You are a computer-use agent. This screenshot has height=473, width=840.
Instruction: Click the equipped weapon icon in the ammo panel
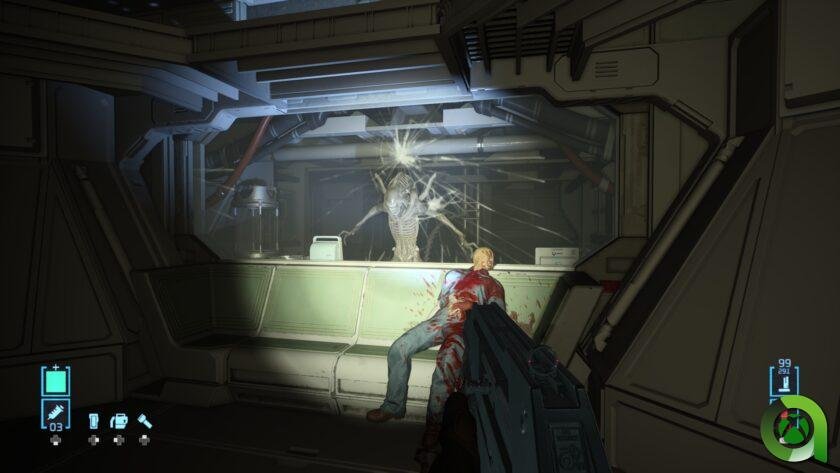pos(783,385)
